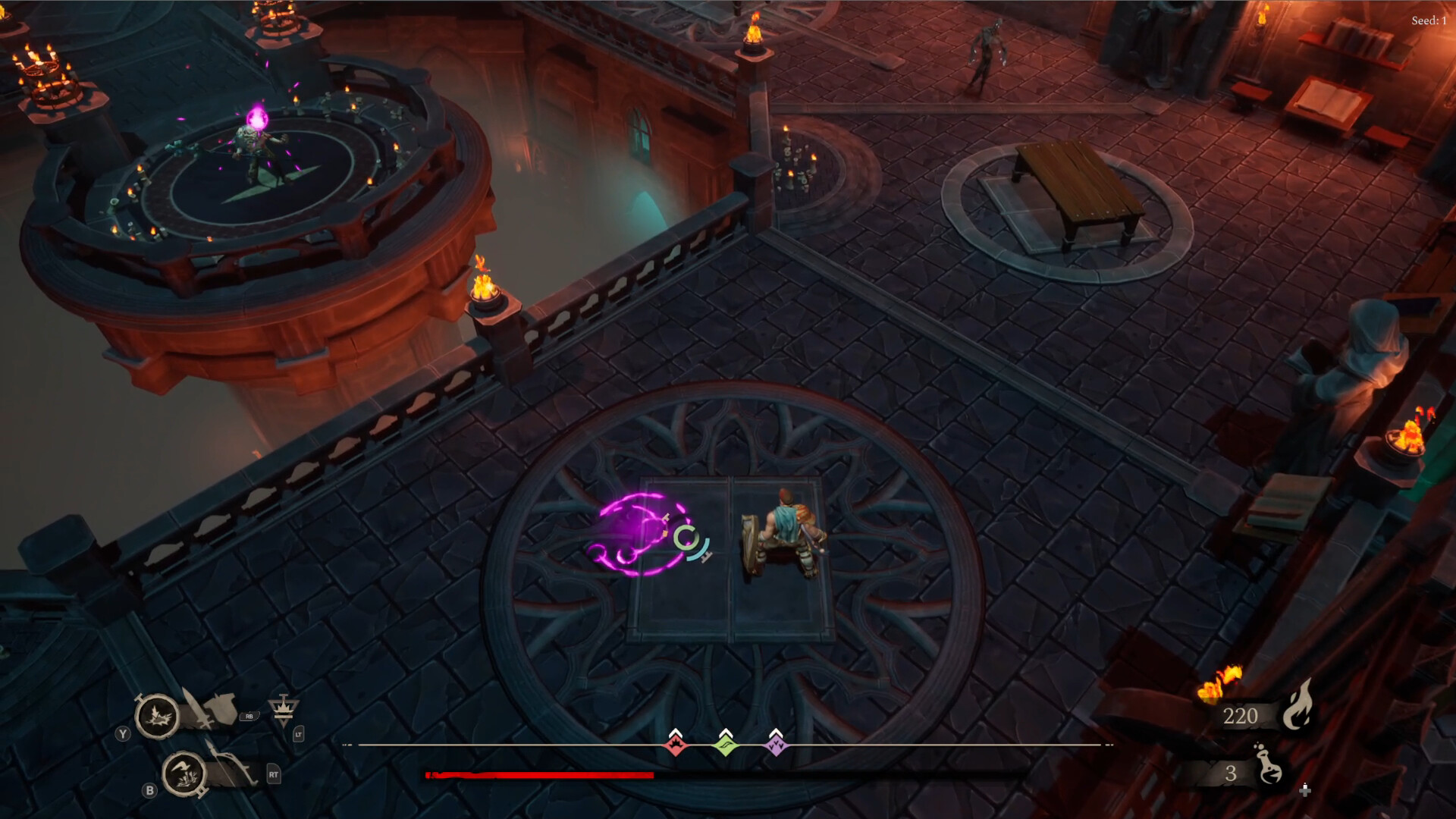The height and width of the screenshot is (819, 1456).
Task: Toggle the LT button under the crown icon
Action: pyautogui.click(x=300, y=734)
